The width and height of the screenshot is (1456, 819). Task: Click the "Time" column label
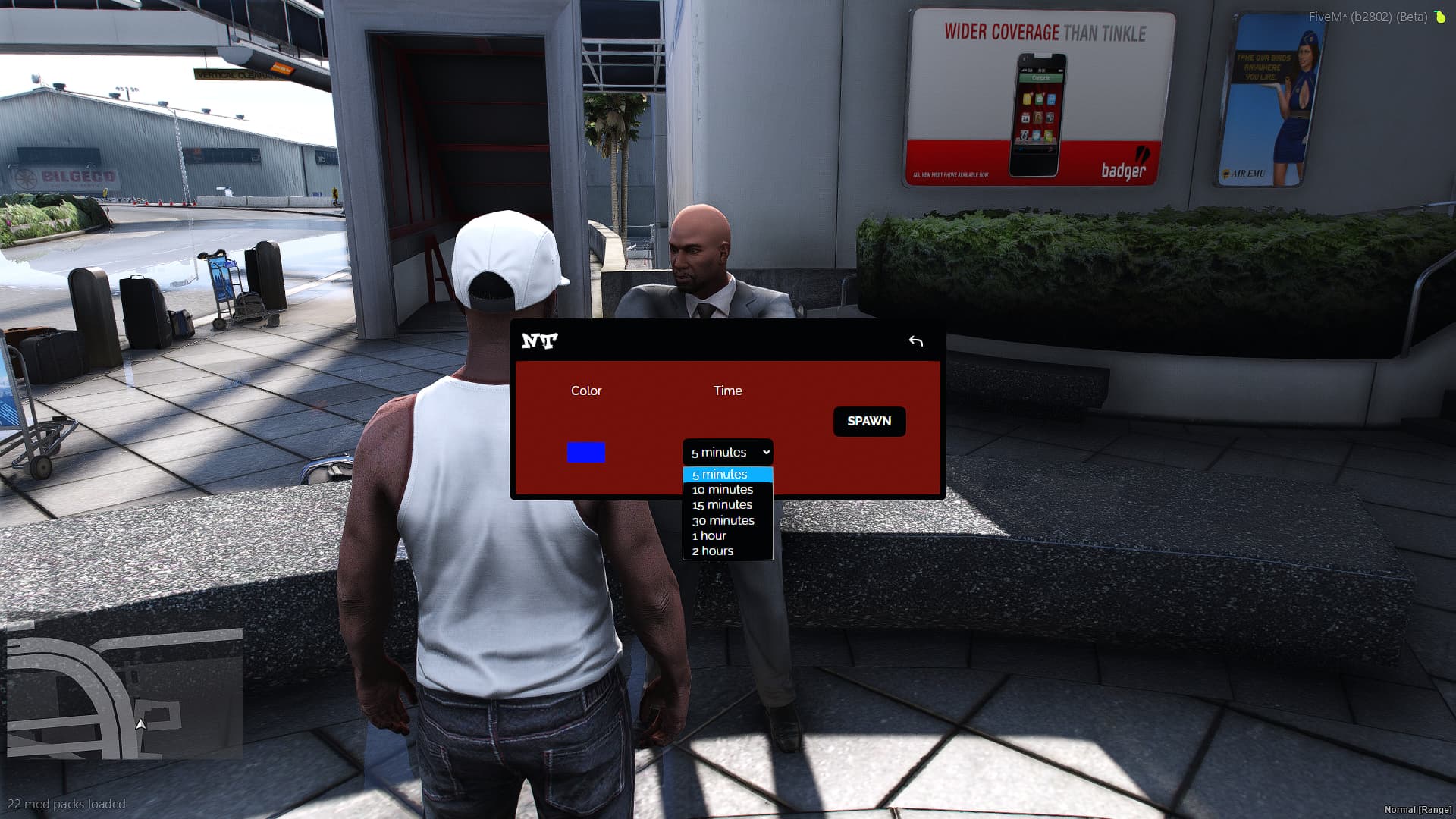point(727,391)
